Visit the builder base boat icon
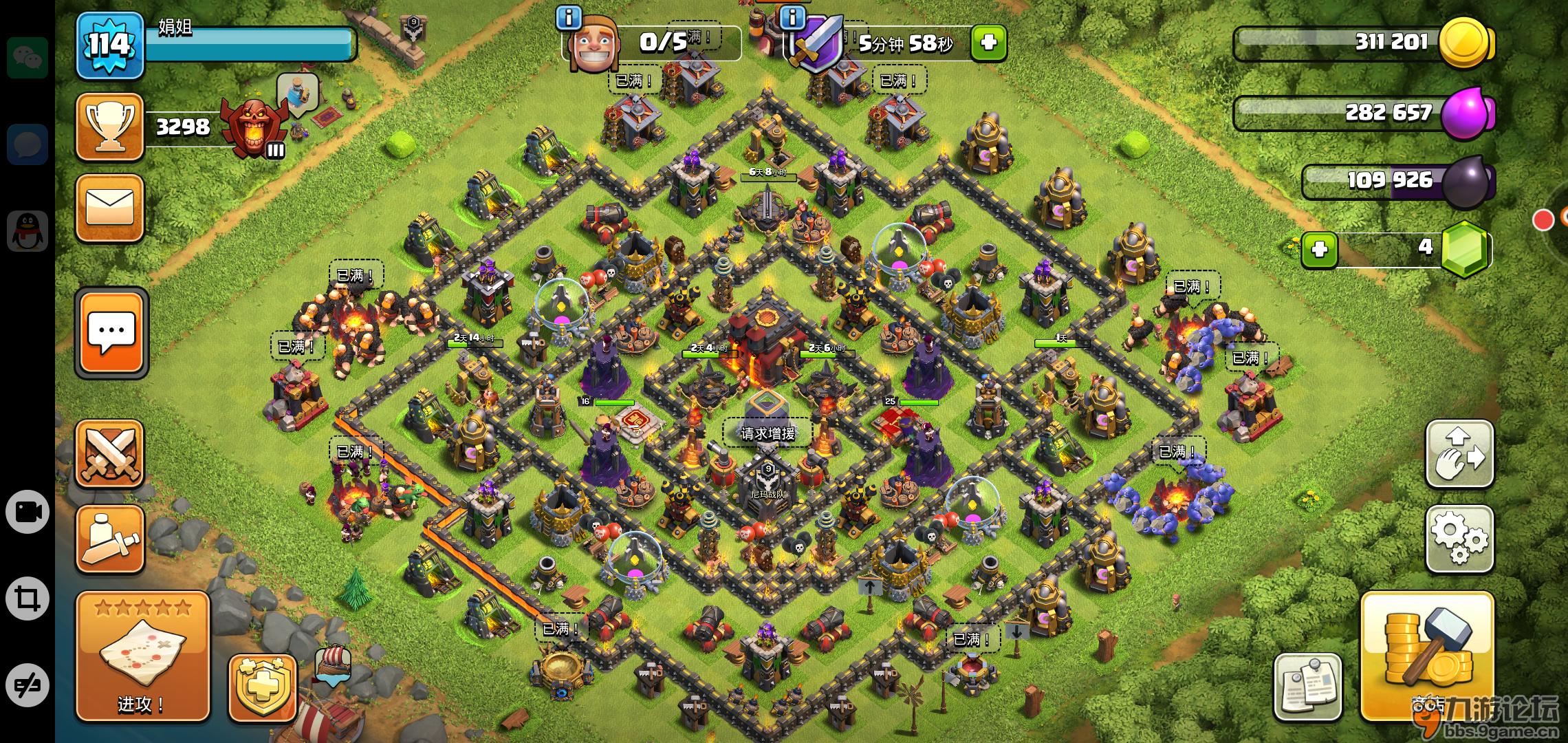Screen dimensions: 1568x743 tap(333, 665)
